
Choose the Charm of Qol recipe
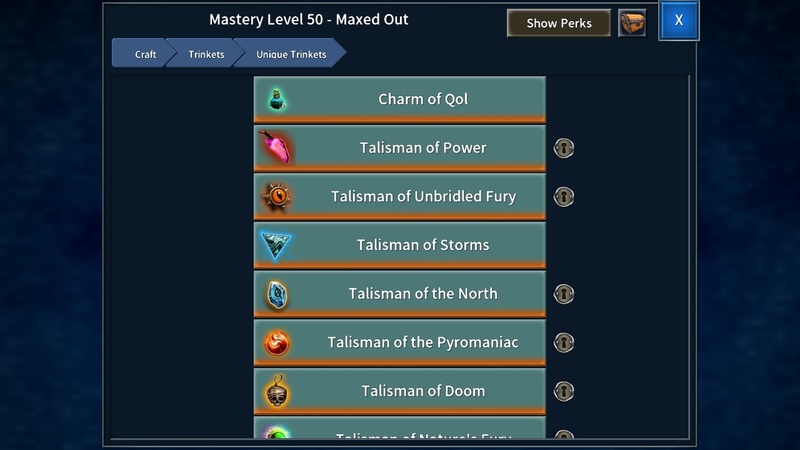(x=399, y=99)
